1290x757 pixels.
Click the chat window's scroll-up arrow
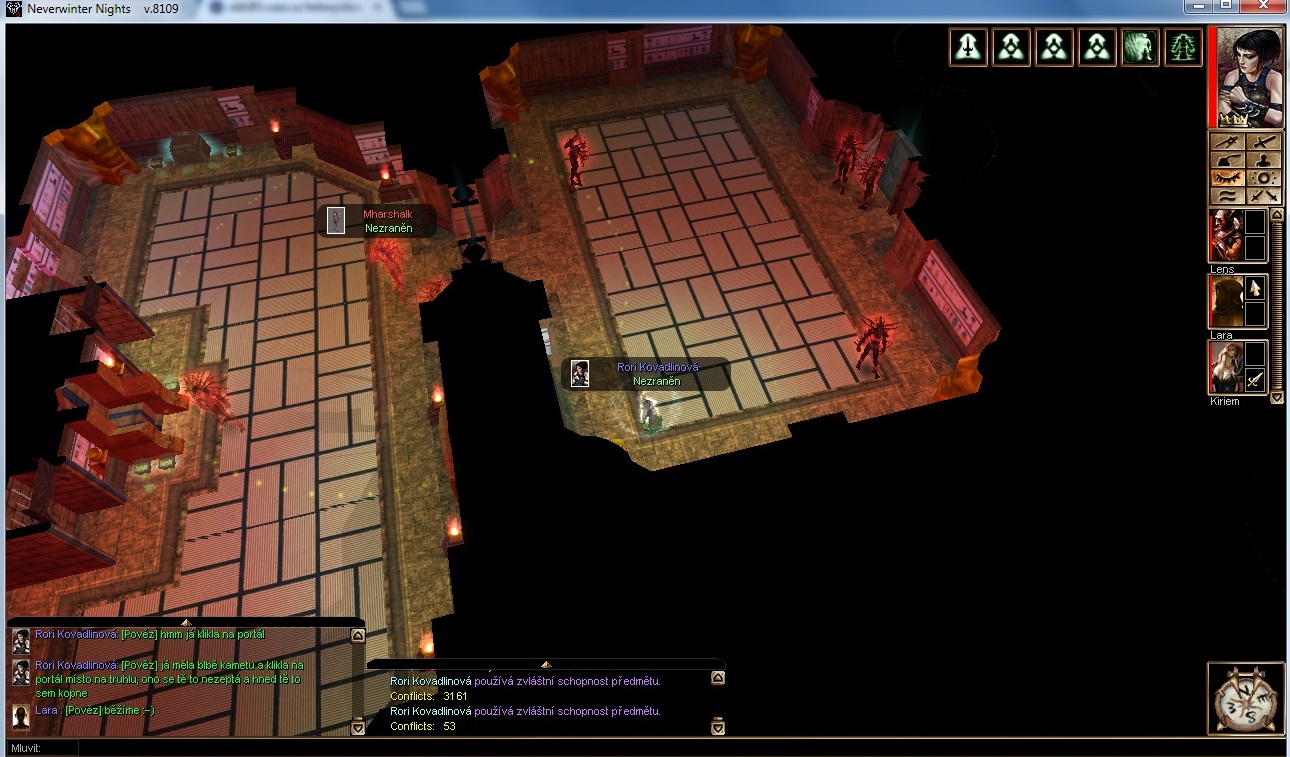(x=358, y=634)
